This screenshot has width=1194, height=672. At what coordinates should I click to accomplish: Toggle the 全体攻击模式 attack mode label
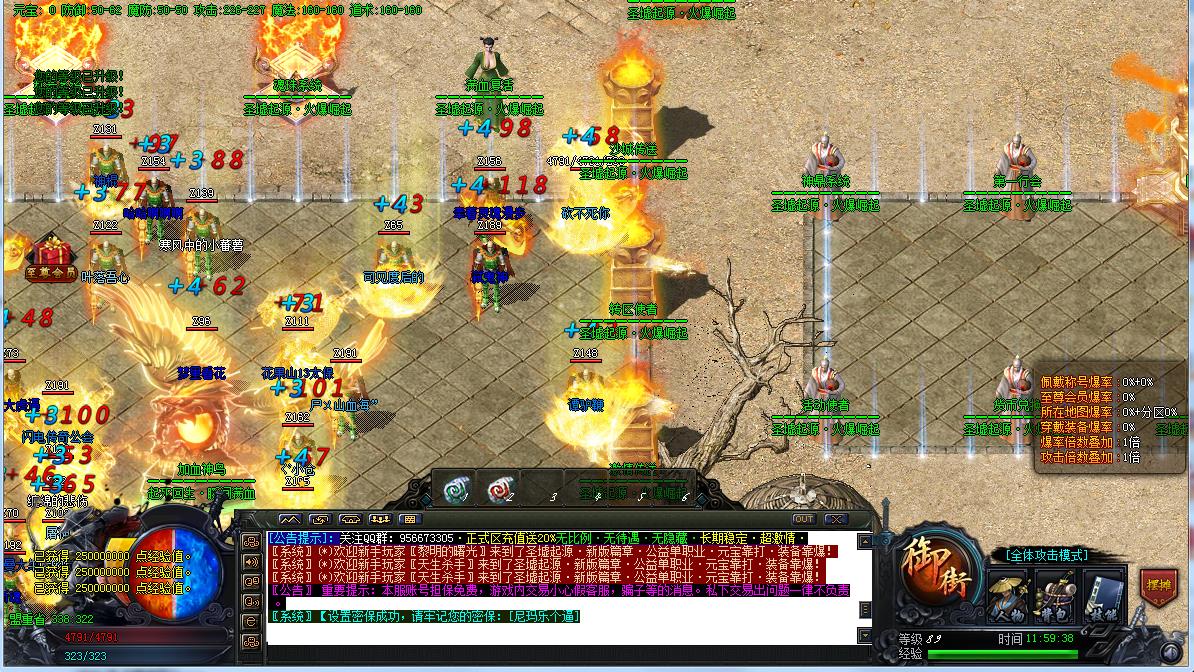click(x=1046, y=555)
